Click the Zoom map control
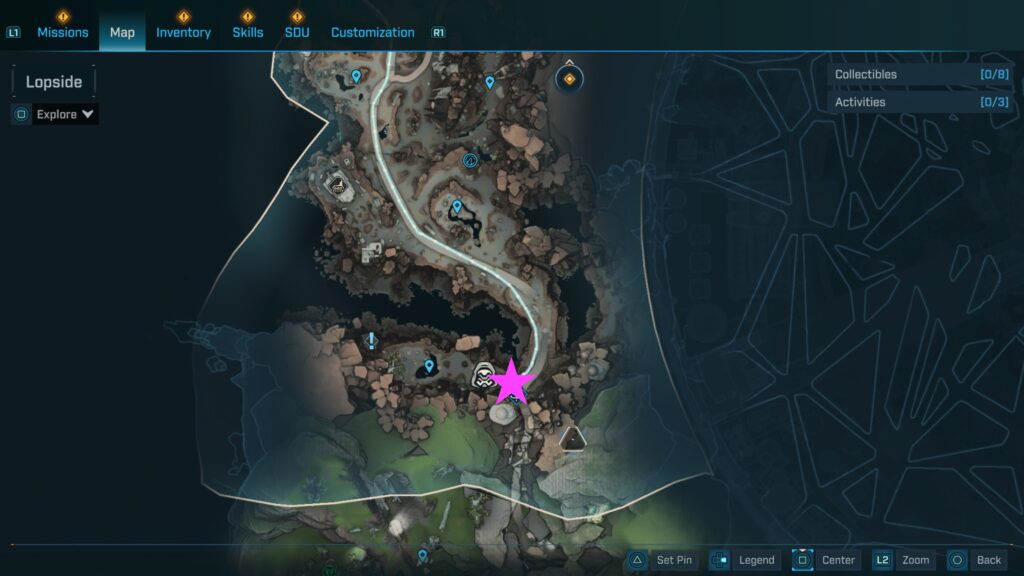This screenshot has height=576, width=1024. [903, 560]
